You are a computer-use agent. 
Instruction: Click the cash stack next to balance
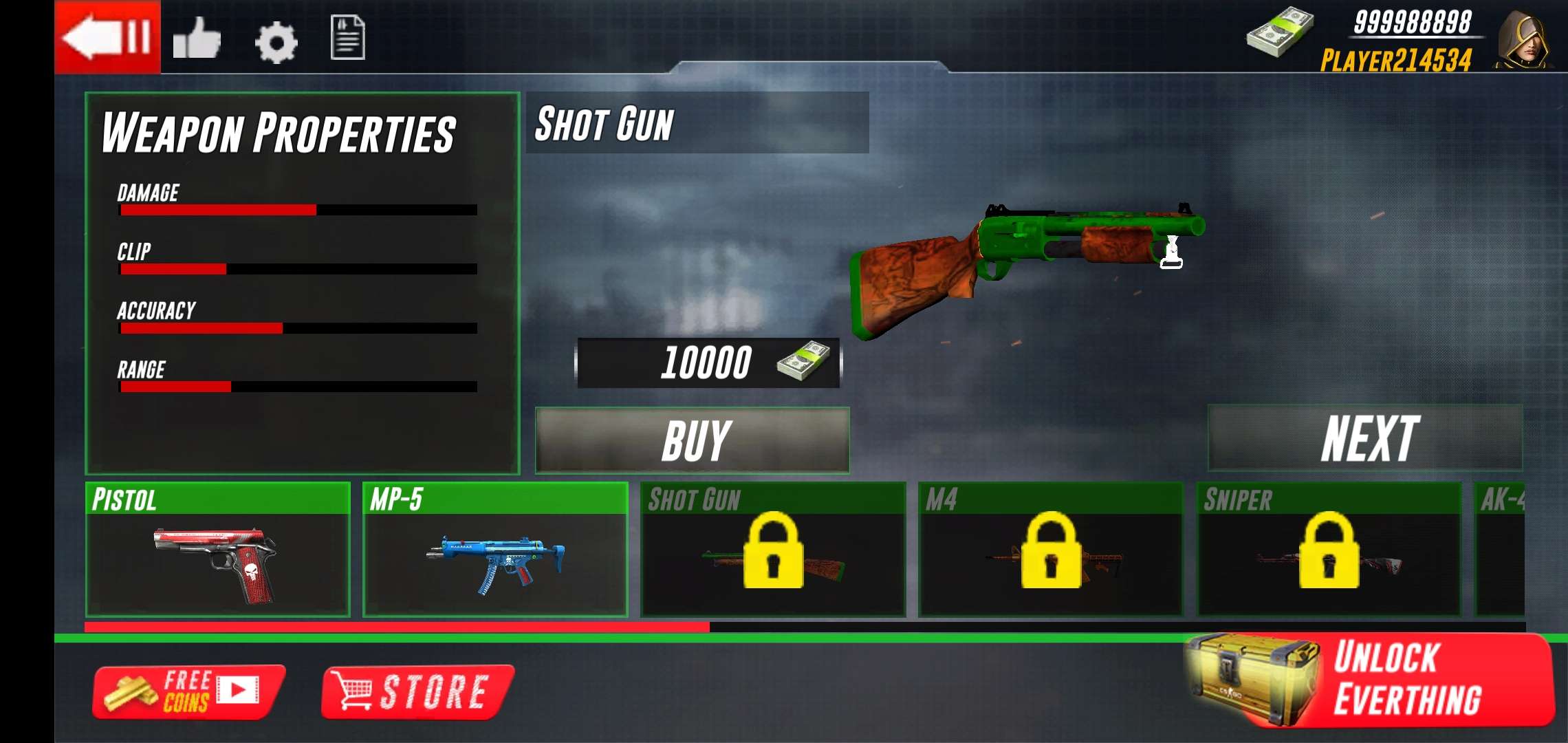(x=1279, y=33)
